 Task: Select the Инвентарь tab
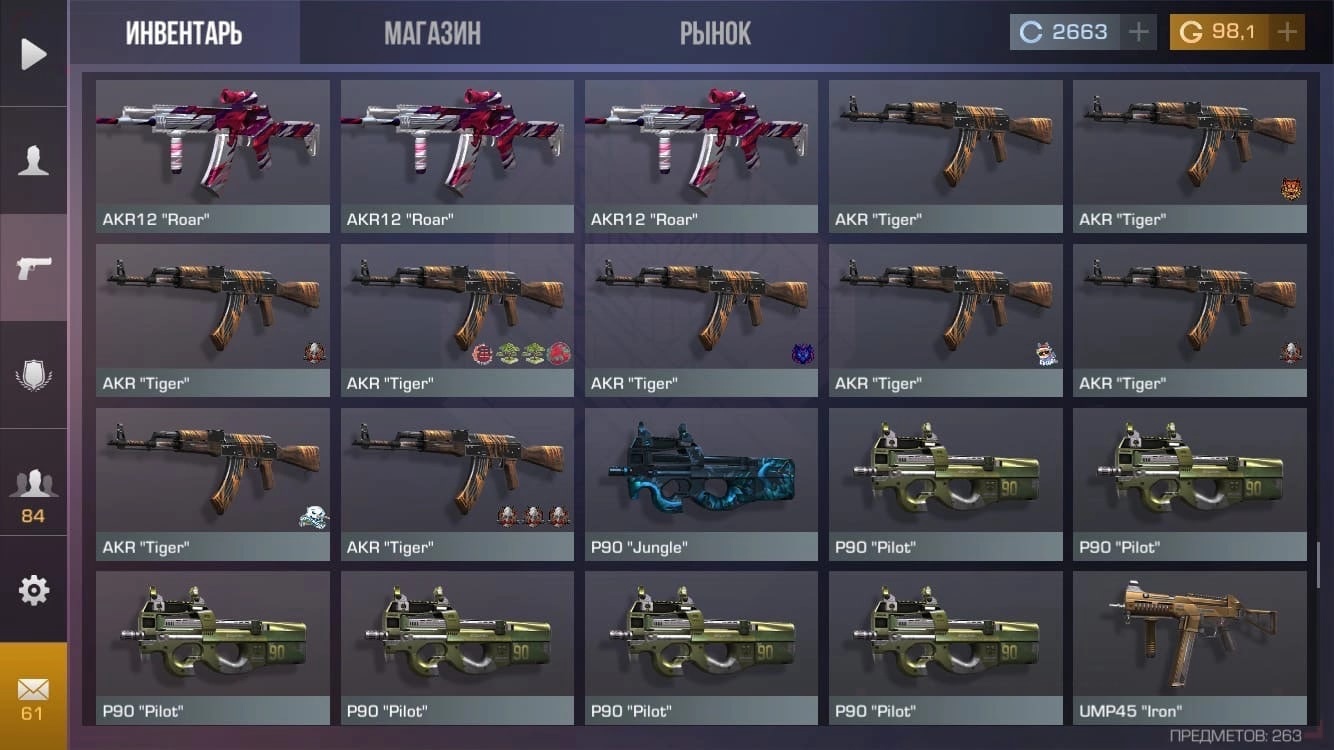click(184, 33)
